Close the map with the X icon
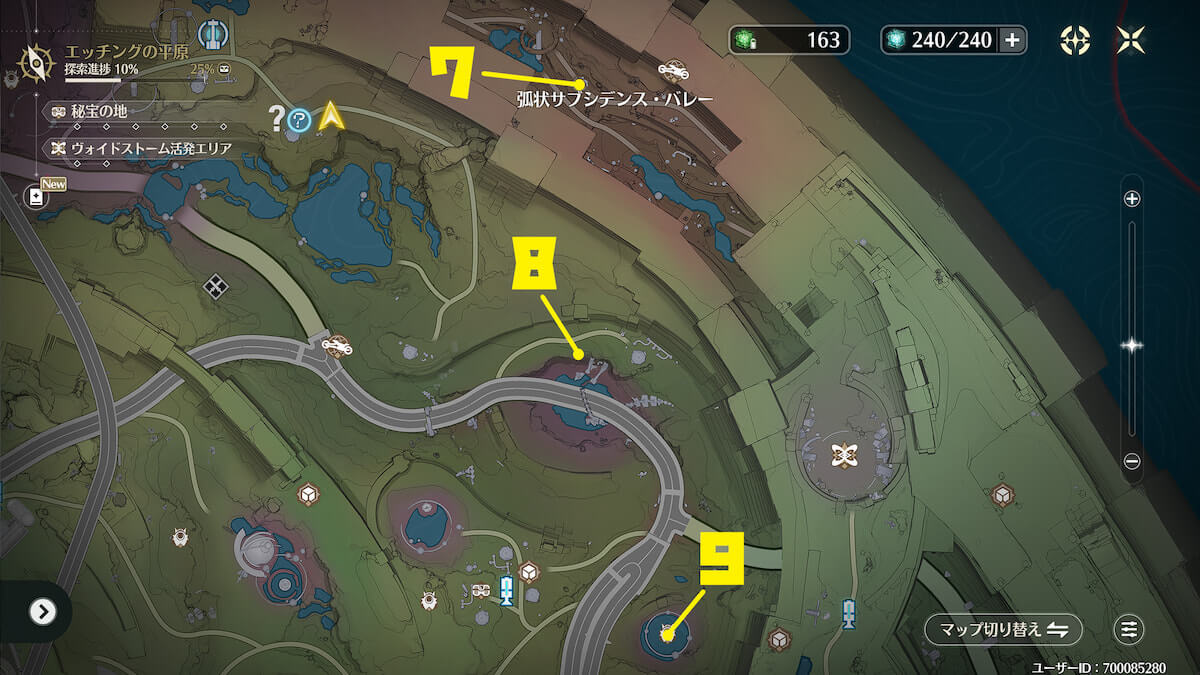 click(x=1132, y=40)
